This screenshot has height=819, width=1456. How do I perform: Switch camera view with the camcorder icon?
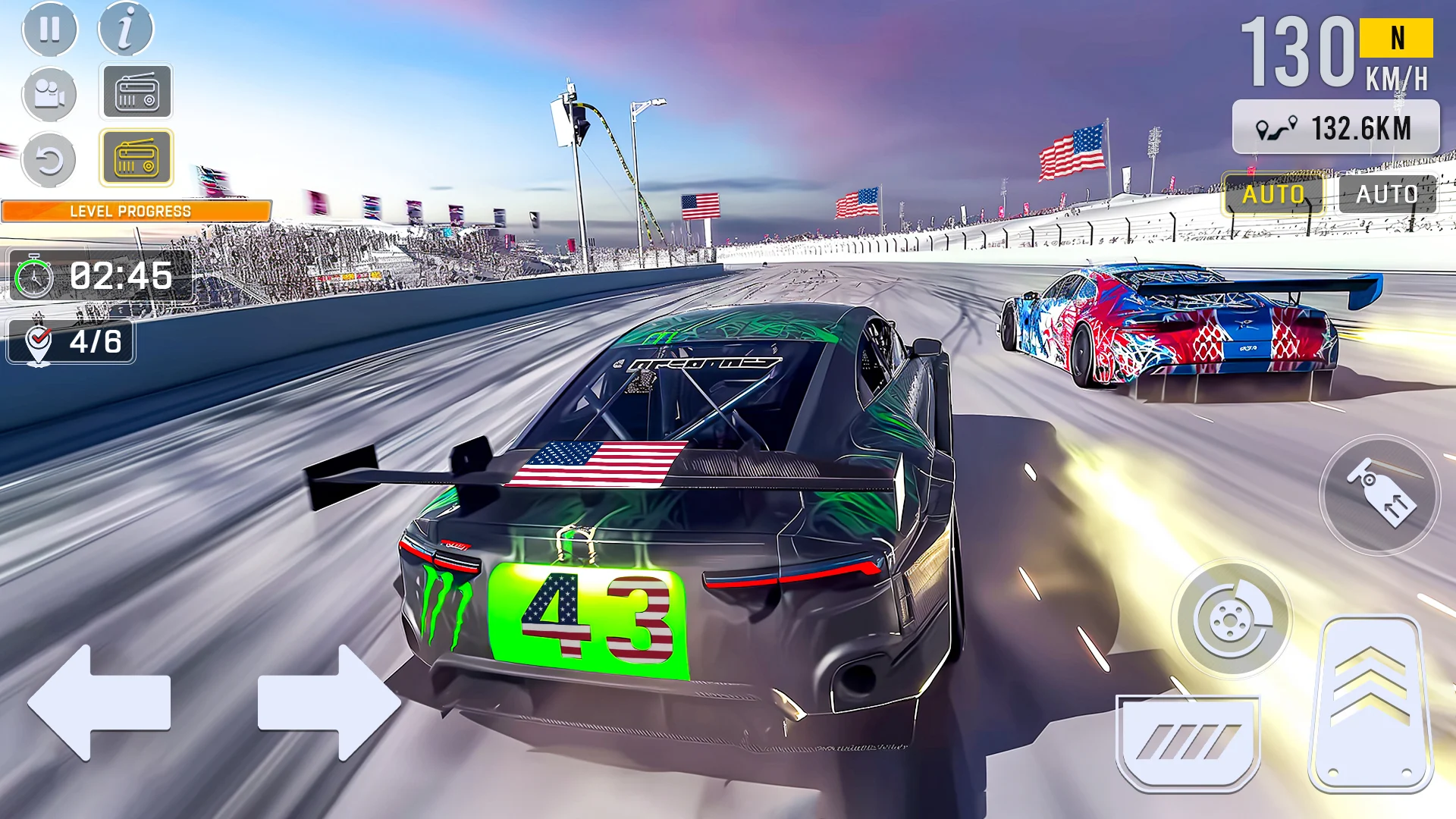tap(49, 93)
